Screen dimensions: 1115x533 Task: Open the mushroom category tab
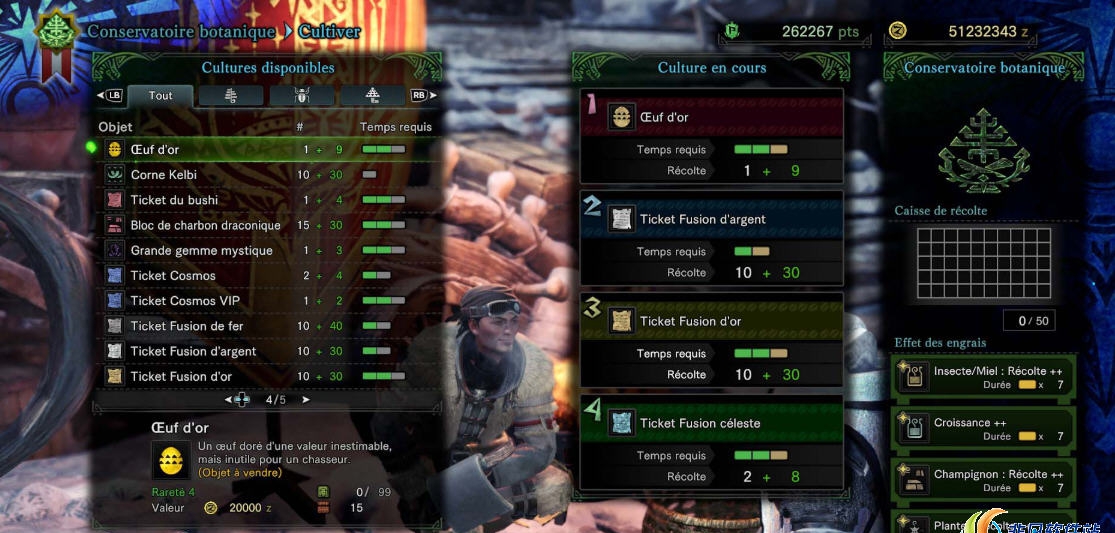pyautogui.click(x=373, y=96)
